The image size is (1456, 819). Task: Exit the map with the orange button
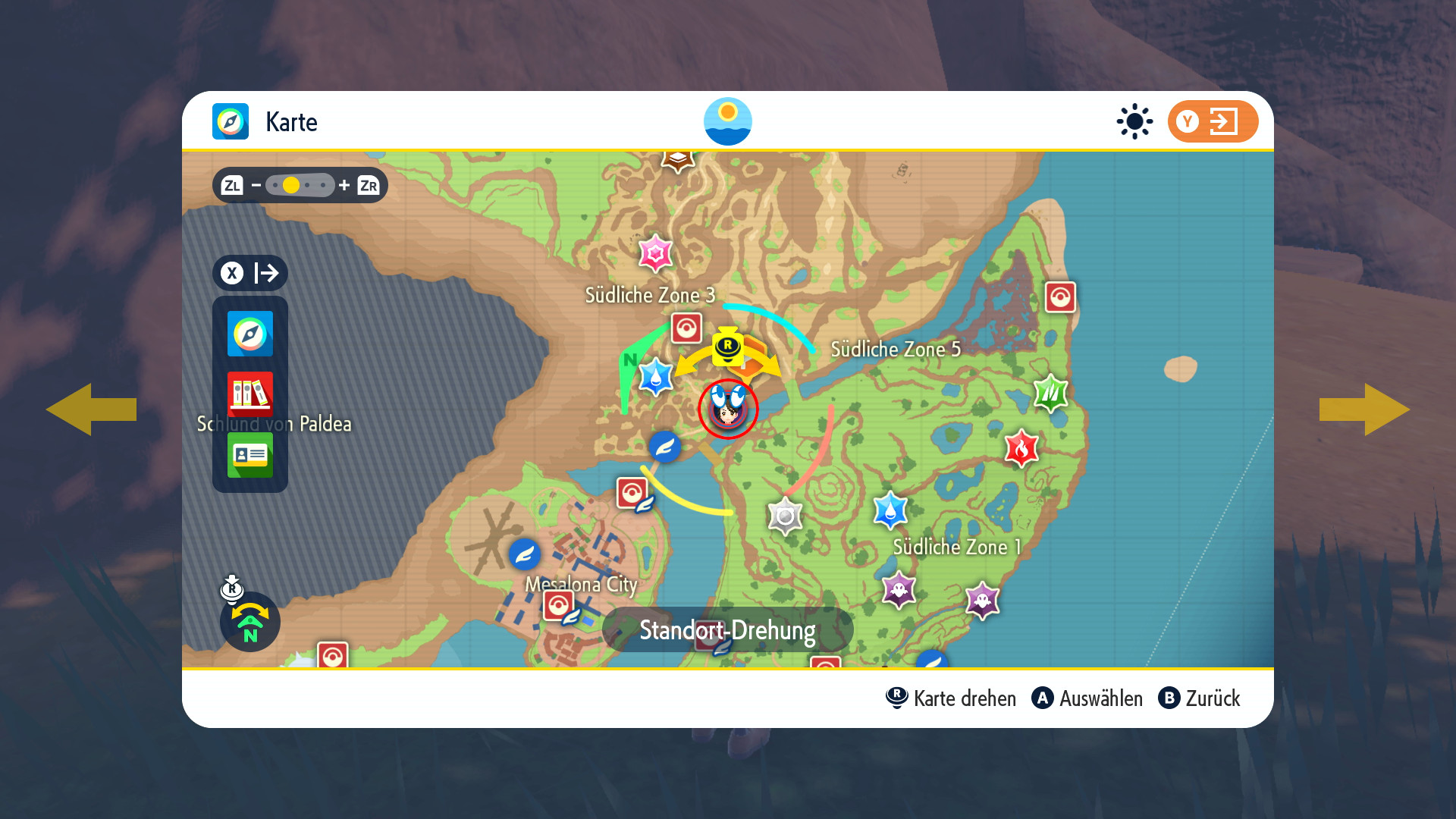(x=1213, y=121)
